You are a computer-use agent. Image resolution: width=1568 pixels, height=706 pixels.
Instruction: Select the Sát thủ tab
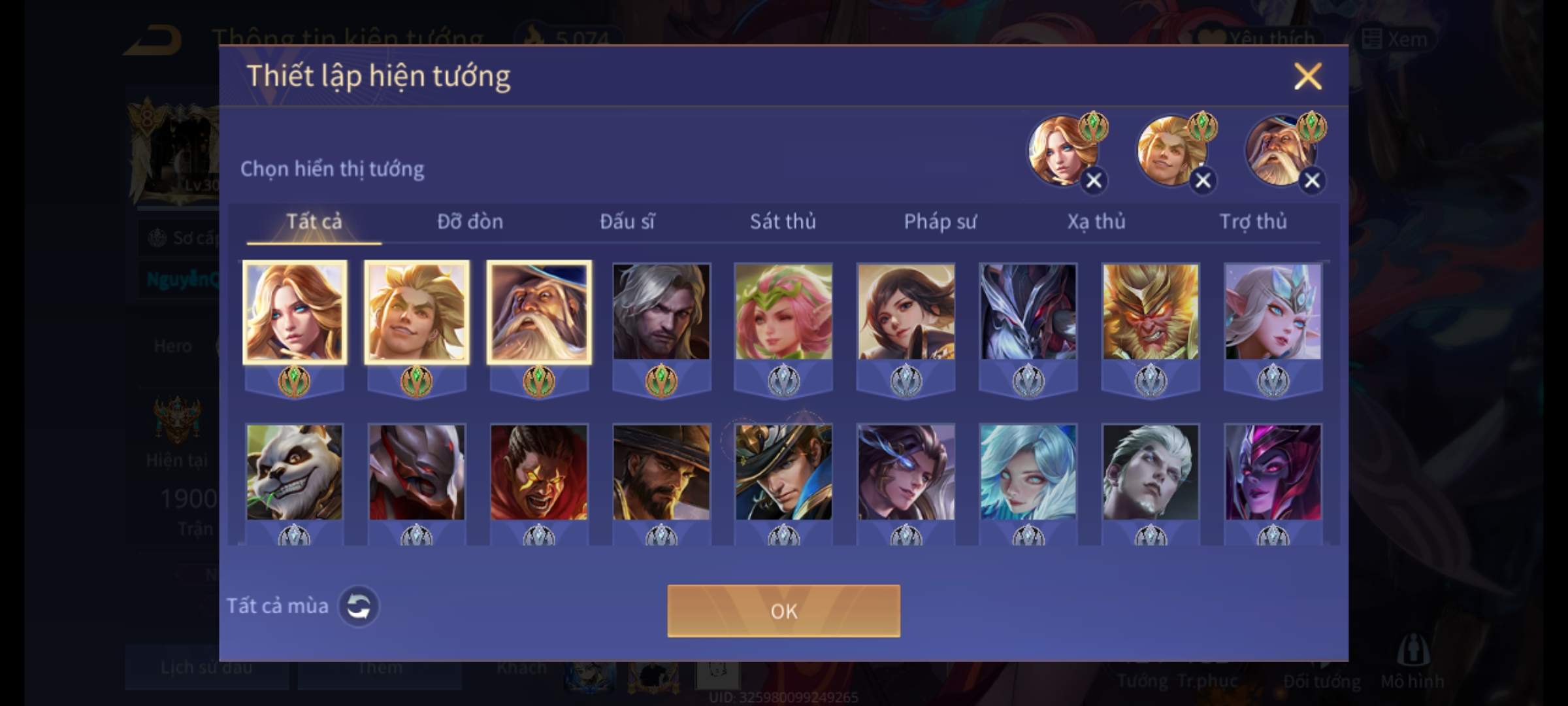[x=783, y=222]
